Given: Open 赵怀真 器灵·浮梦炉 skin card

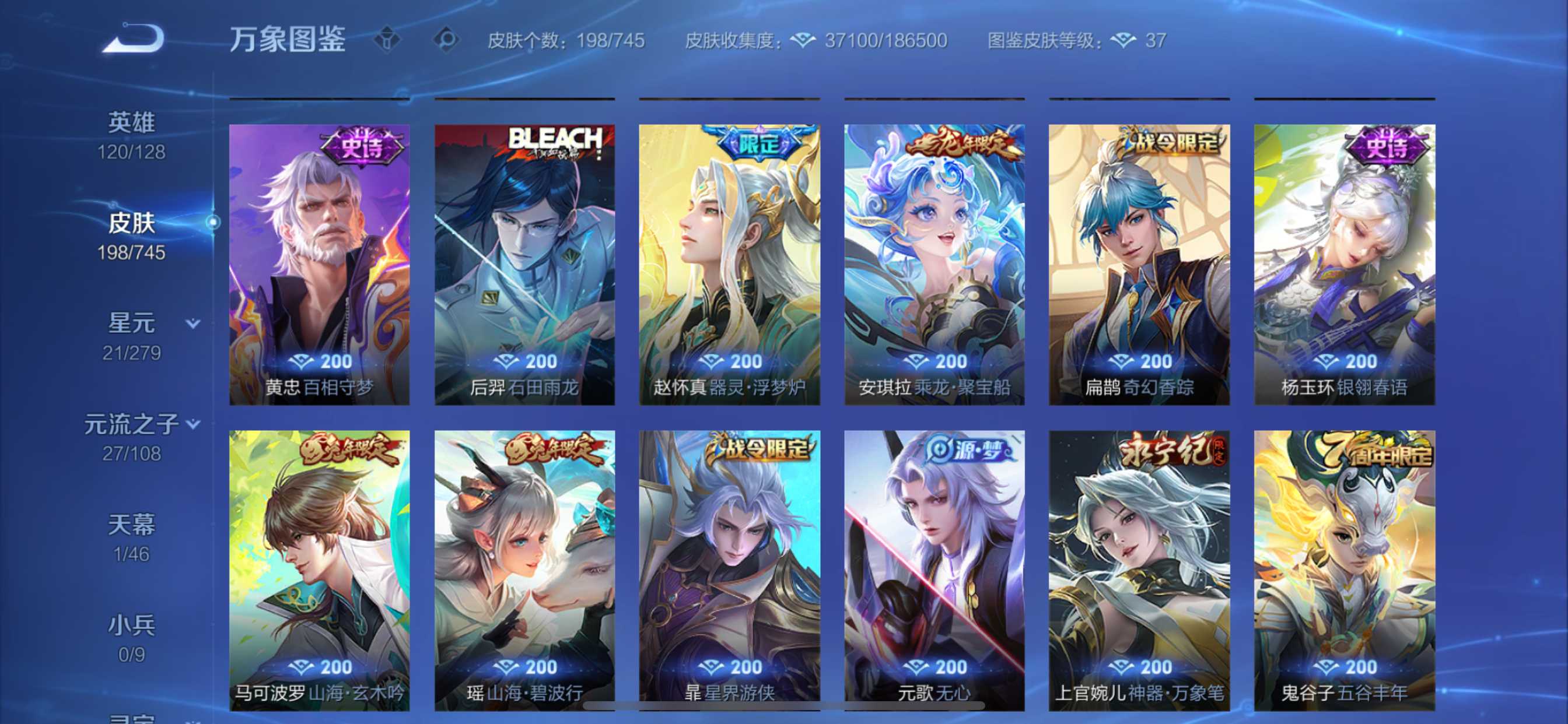Looking at the screenshot, I should (729, 265).
